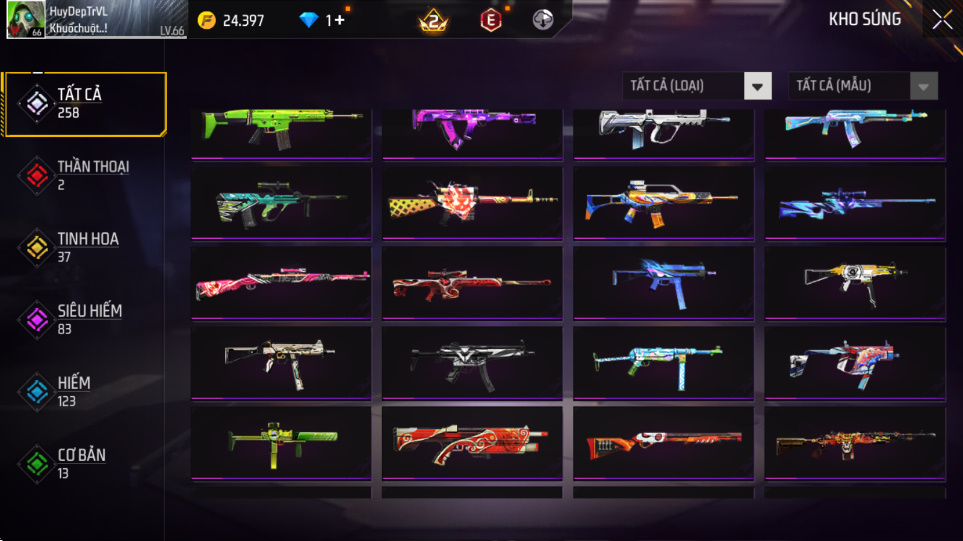The image size is (963, 541).
Task: Open the gold coin balance
Action: pos(231,20)
